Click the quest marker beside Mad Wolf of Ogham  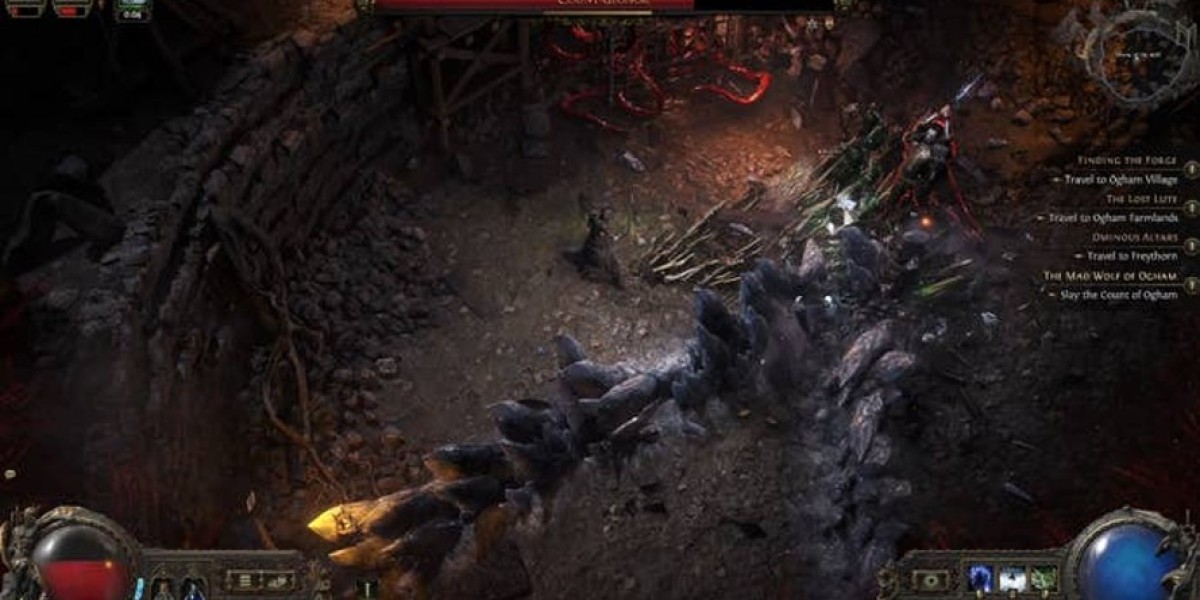1190,285
